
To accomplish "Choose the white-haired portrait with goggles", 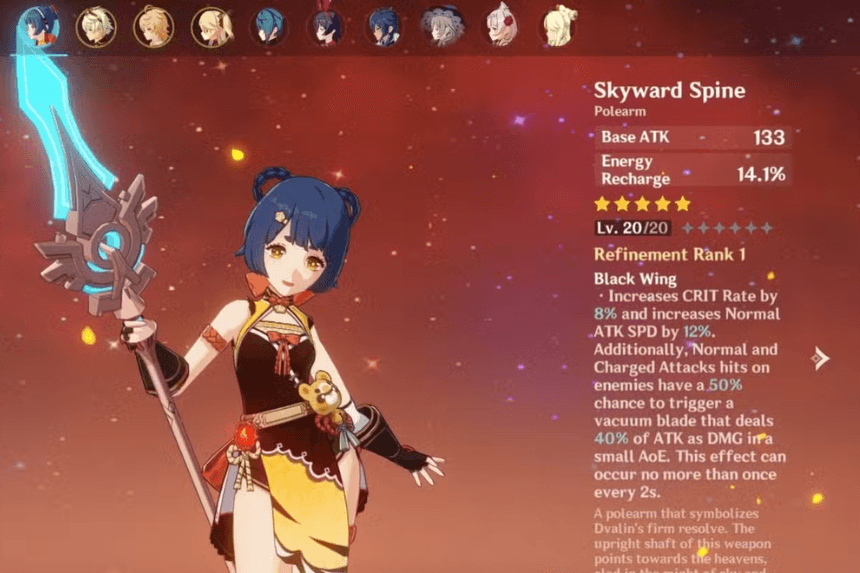I will [97, 26].
